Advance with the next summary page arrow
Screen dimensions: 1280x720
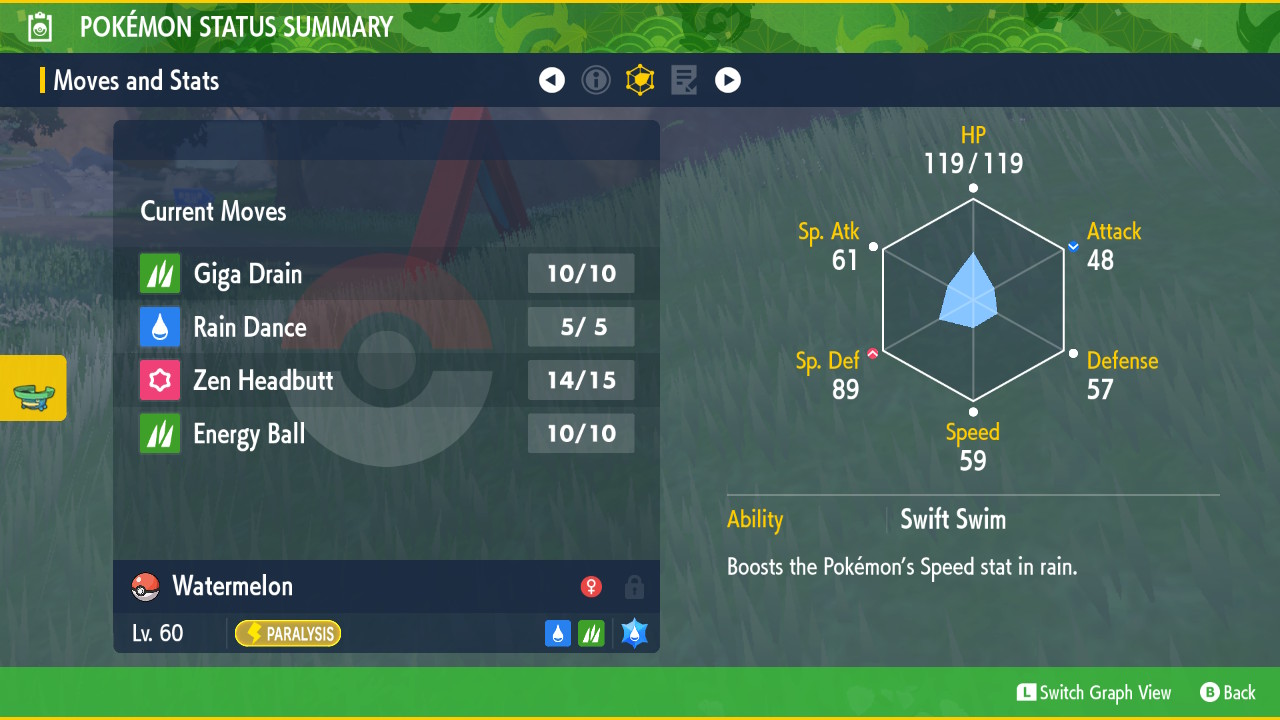[x=728, y=80]
